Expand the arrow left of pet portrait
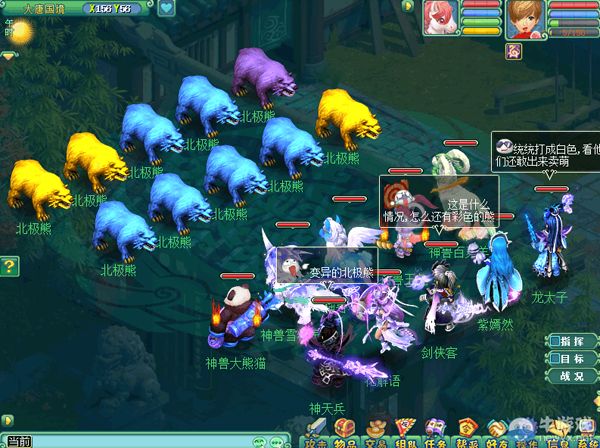600x448 pixels. point(408,6)
